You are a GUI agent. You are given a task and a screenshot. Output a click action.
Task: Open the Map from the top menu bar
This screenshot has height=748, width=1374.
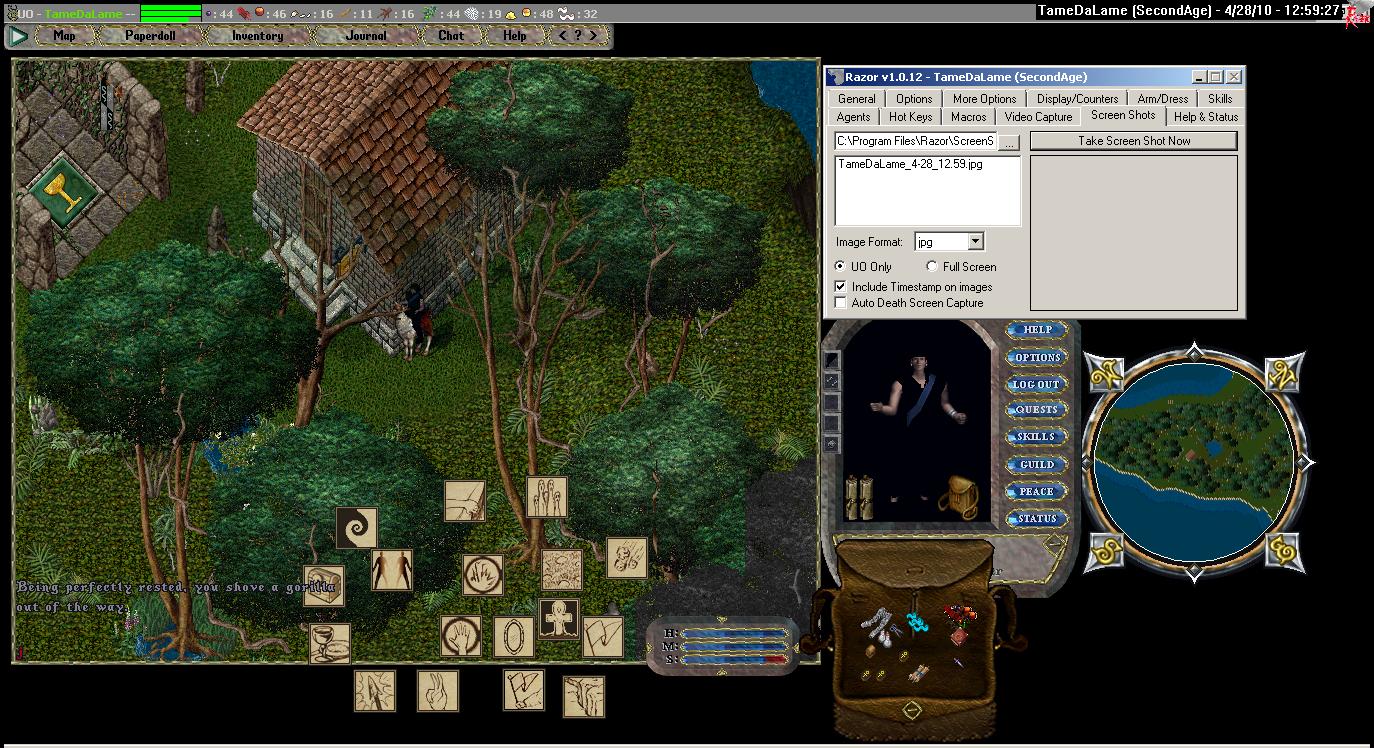[x=64, y=36]
